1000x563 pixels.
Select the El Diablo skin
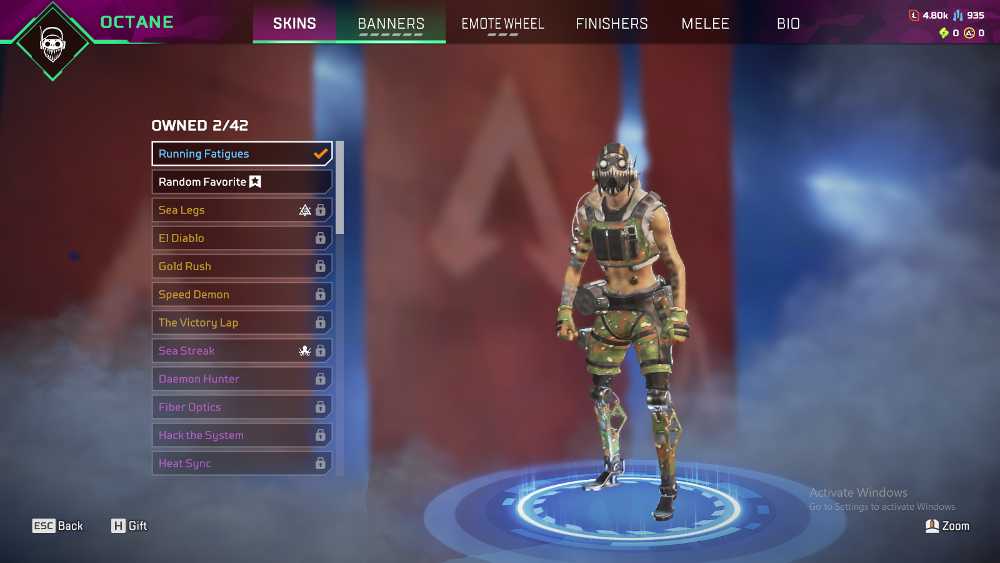pos(241,238)
